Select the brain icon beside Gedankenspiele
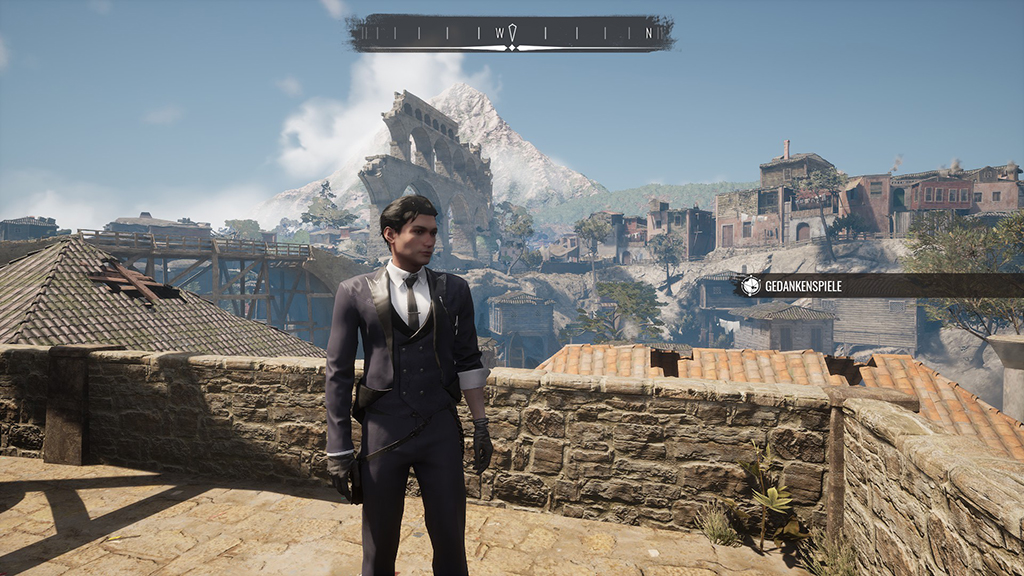Screen dimensions: 1024x576 tap(750, 286)
